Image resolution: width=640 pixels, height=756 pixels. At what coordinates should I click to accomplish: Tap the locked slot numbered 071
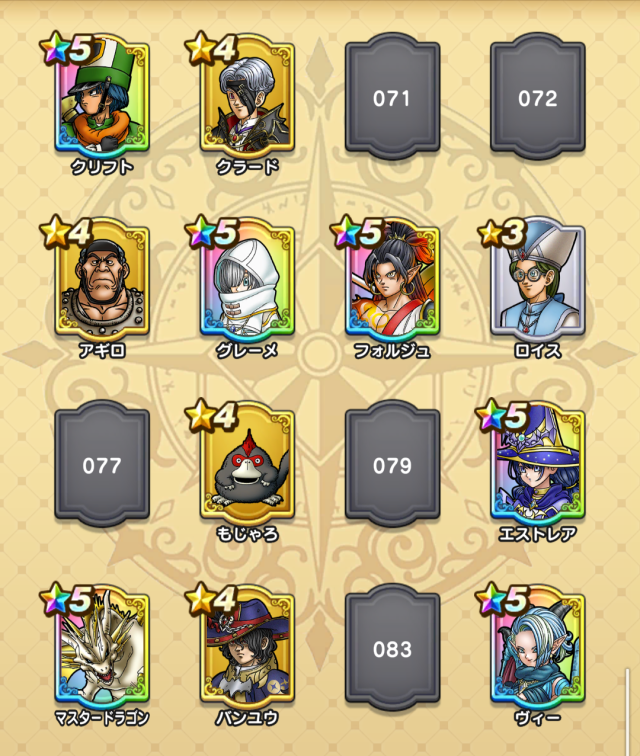[x=392, y=98]
